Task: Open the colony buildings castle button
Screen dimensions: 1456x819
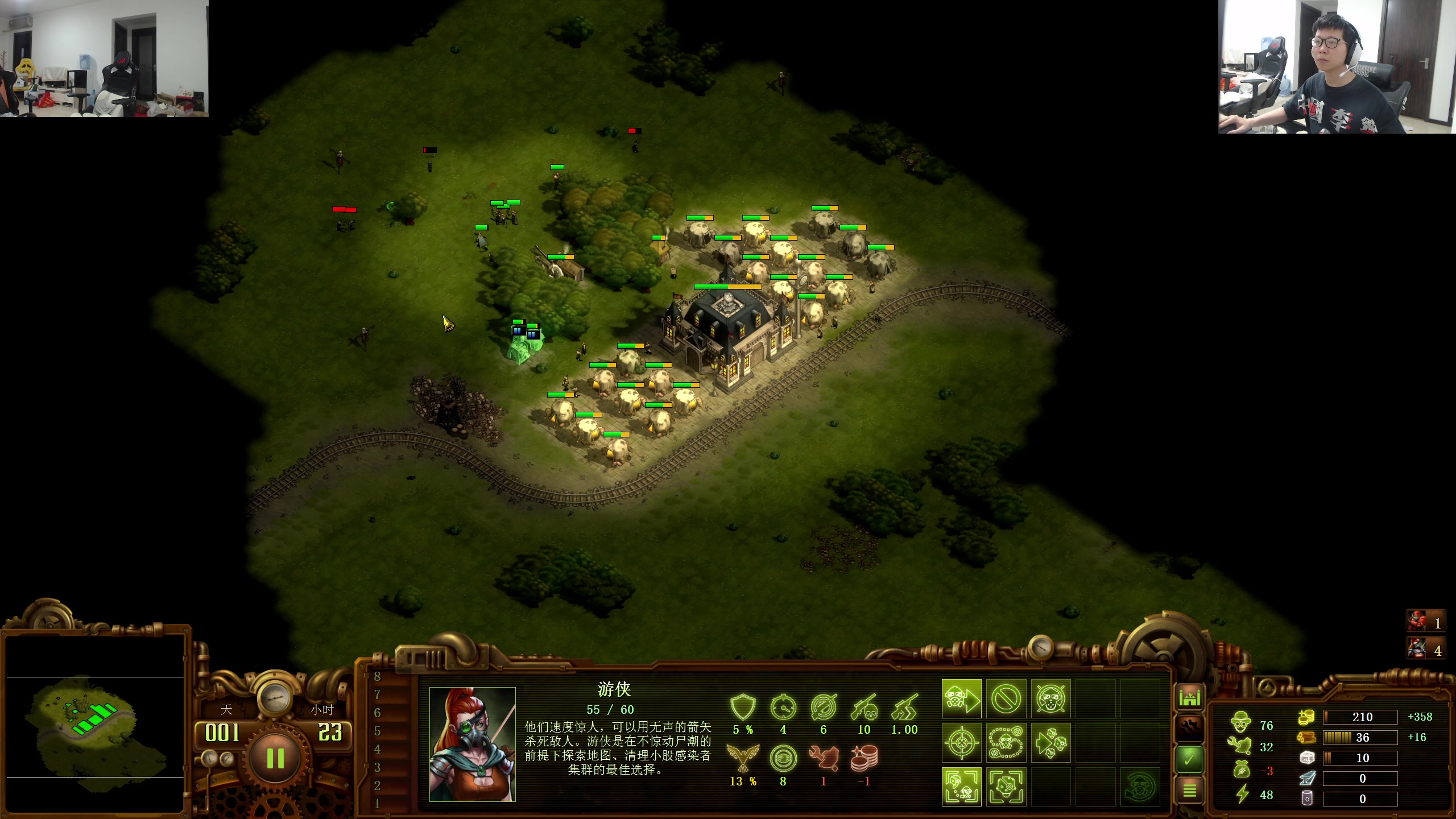Action: (x=1189, y=697)
